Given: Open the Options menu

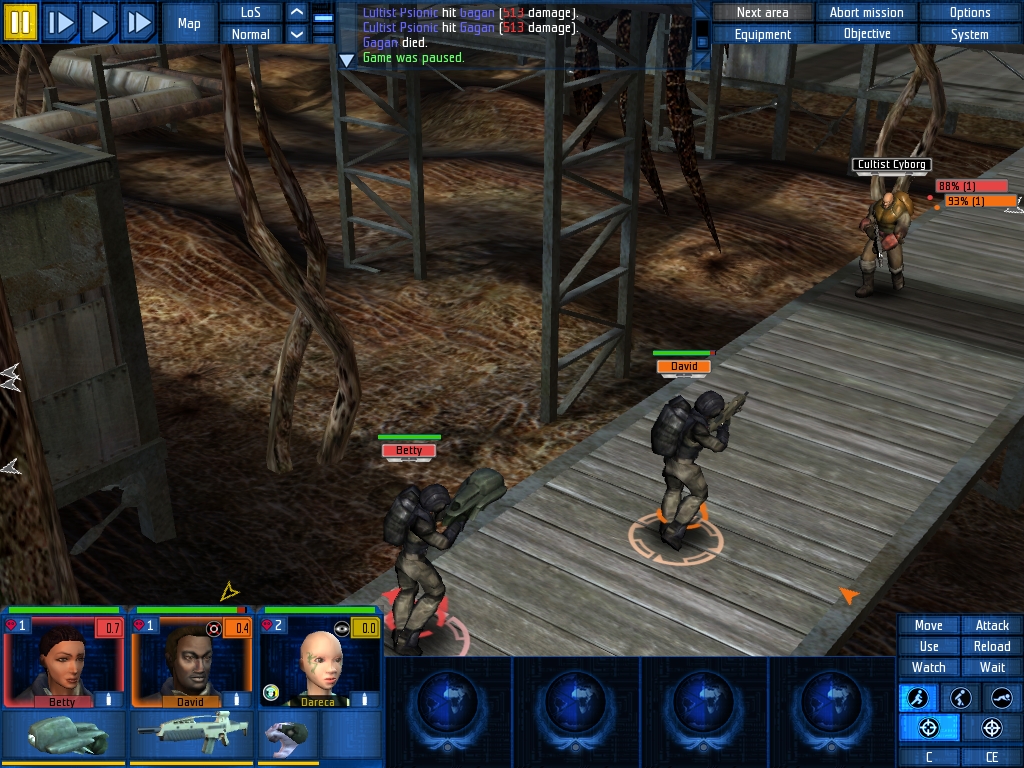Looking at the screenshot, I should pyautogui.click(x=969, y=12).
